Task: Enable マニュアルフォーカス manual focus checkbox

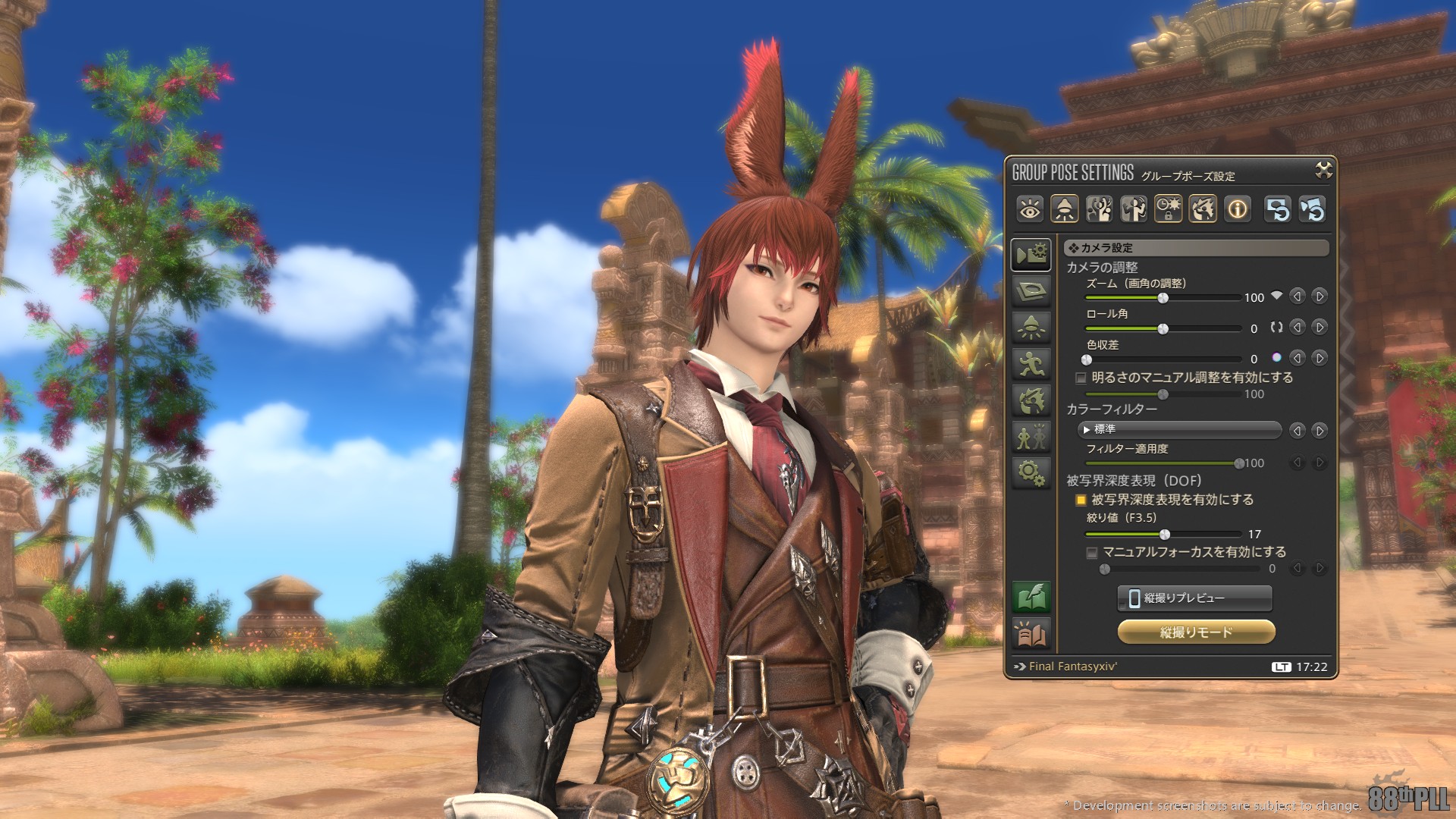Action: 1092,553
